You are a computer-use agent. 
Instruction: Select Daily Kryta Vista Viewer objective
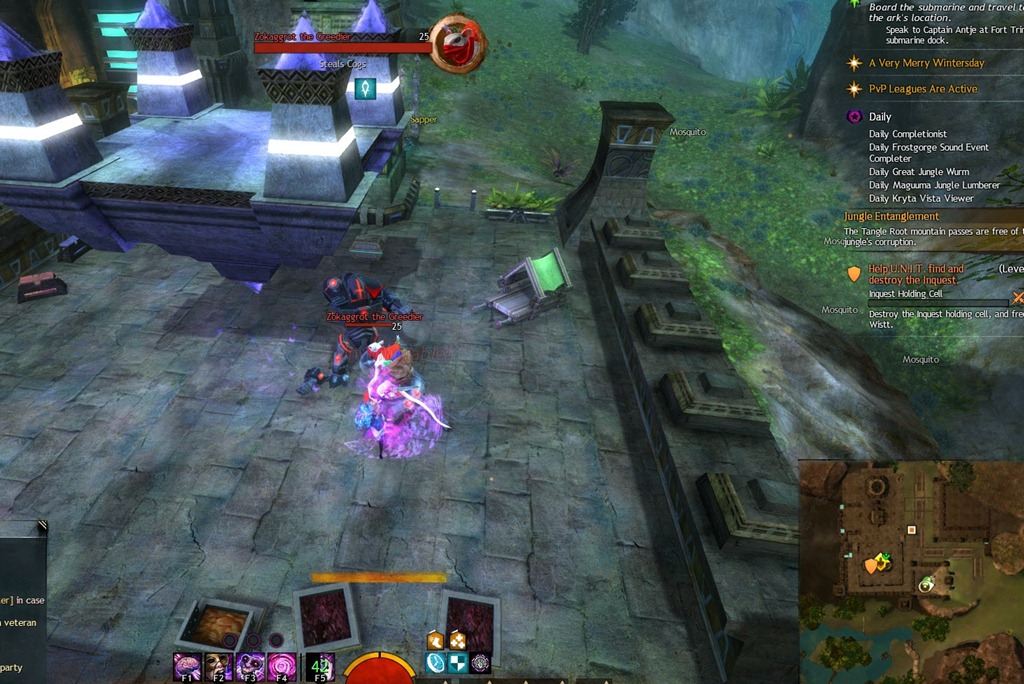coord(921,198)
